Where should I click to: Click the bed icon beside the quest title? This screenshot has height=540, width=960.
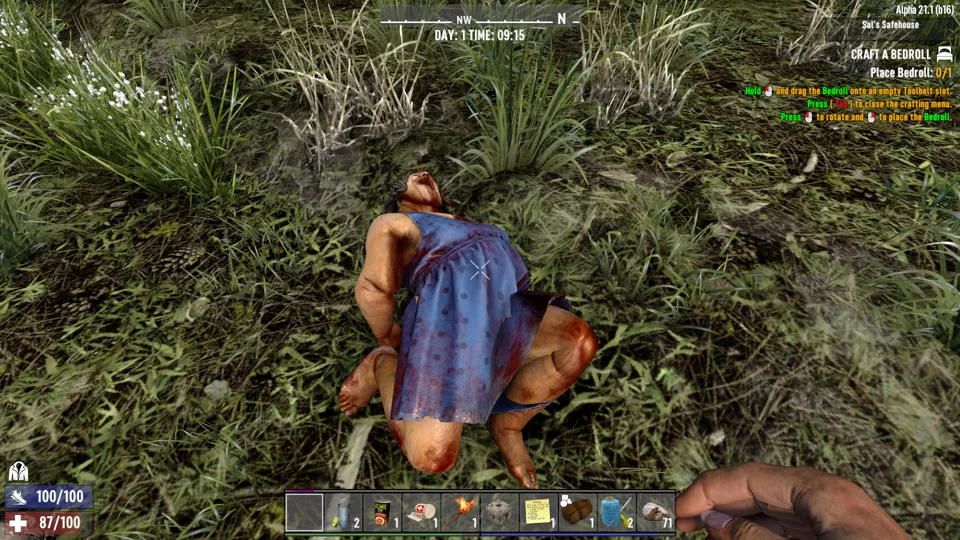pos(945,54)
